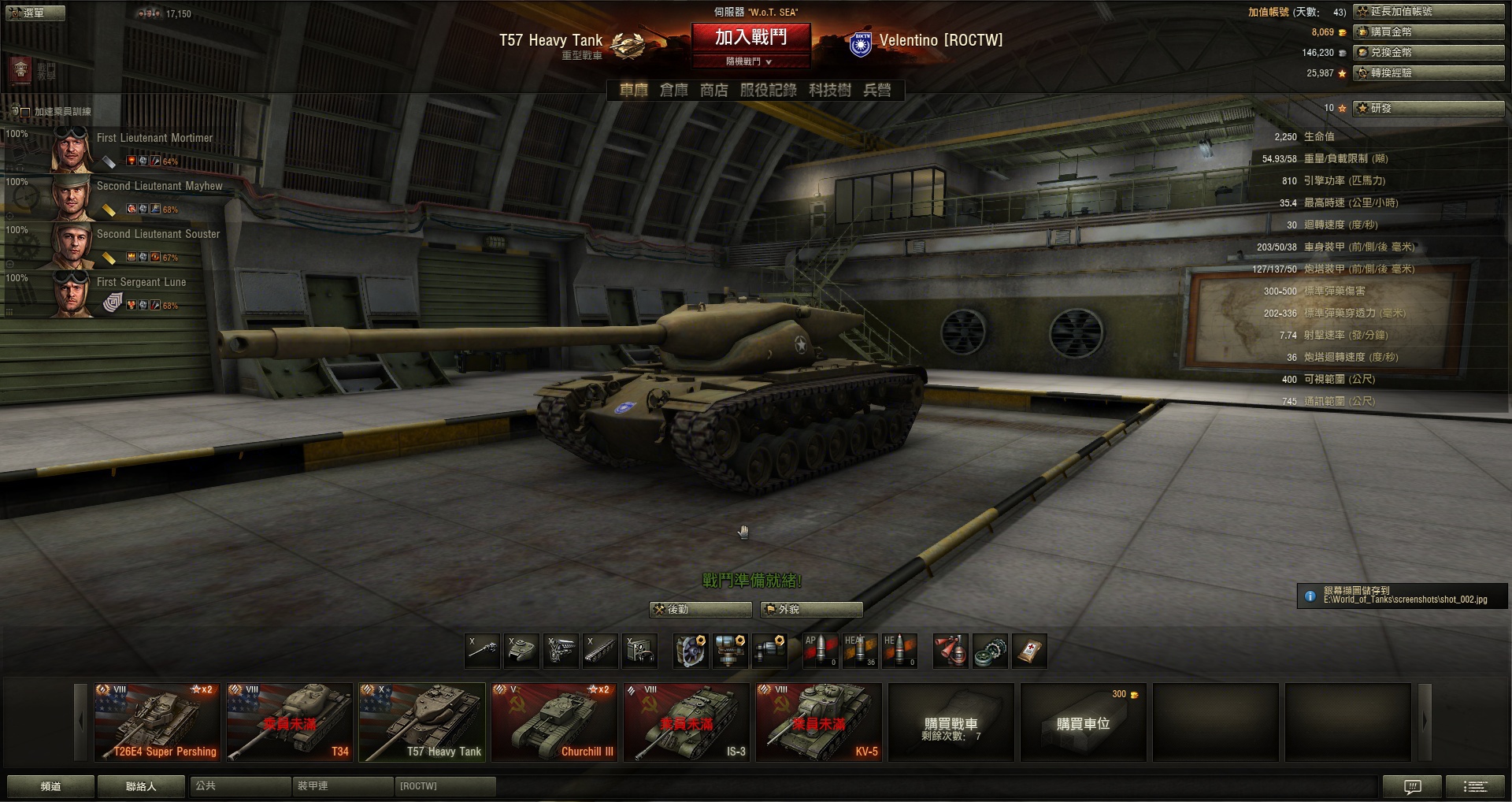Go to the 科技樹 tech tree tab

829,91
